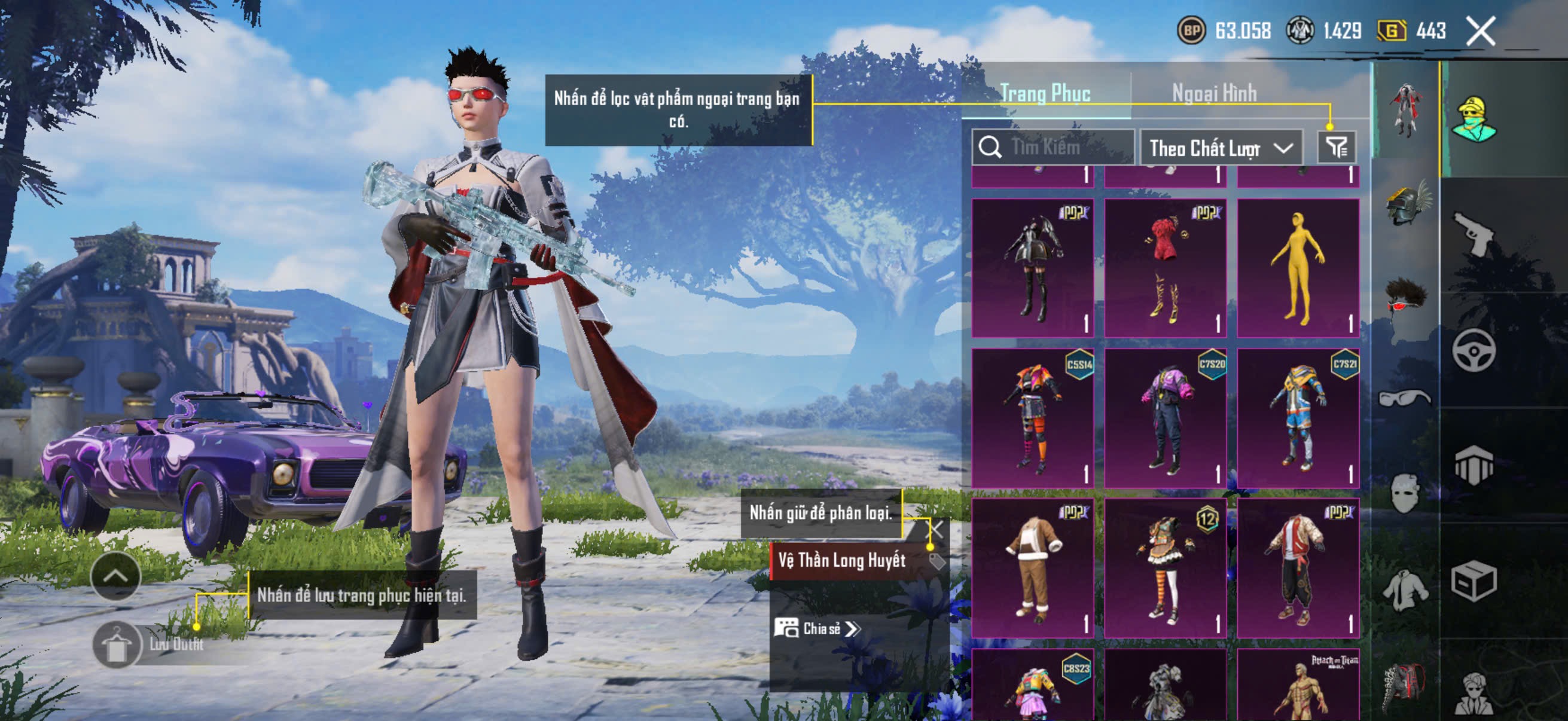Image resolution: width=1568 pixels, height=721 pixels.
Task: Switch to the Ngoại Hình tab
Action: pyautogui.click(x=1214, y=93)
